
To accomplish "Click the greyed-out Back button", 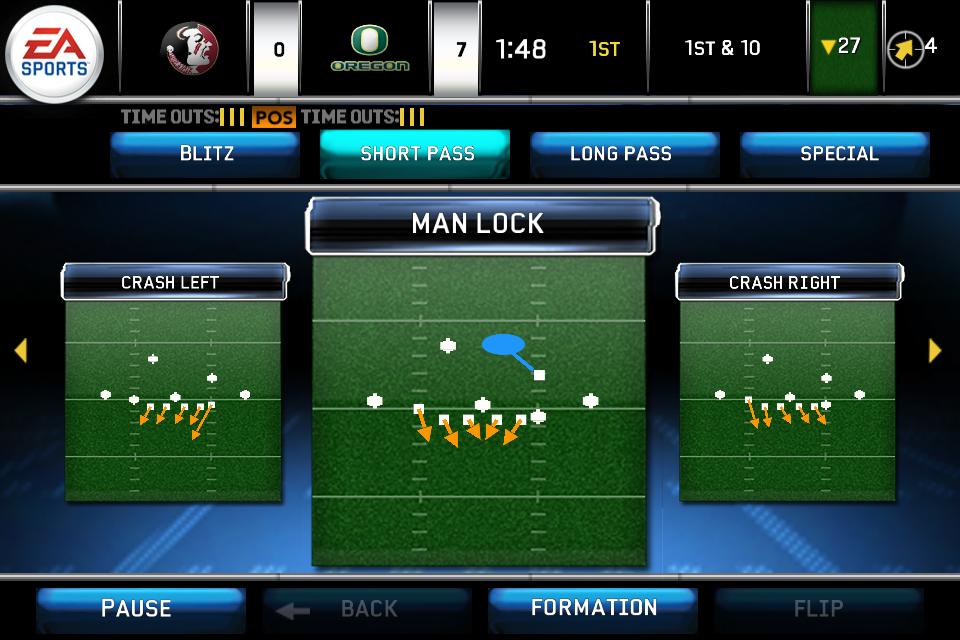I will (366, 608).
